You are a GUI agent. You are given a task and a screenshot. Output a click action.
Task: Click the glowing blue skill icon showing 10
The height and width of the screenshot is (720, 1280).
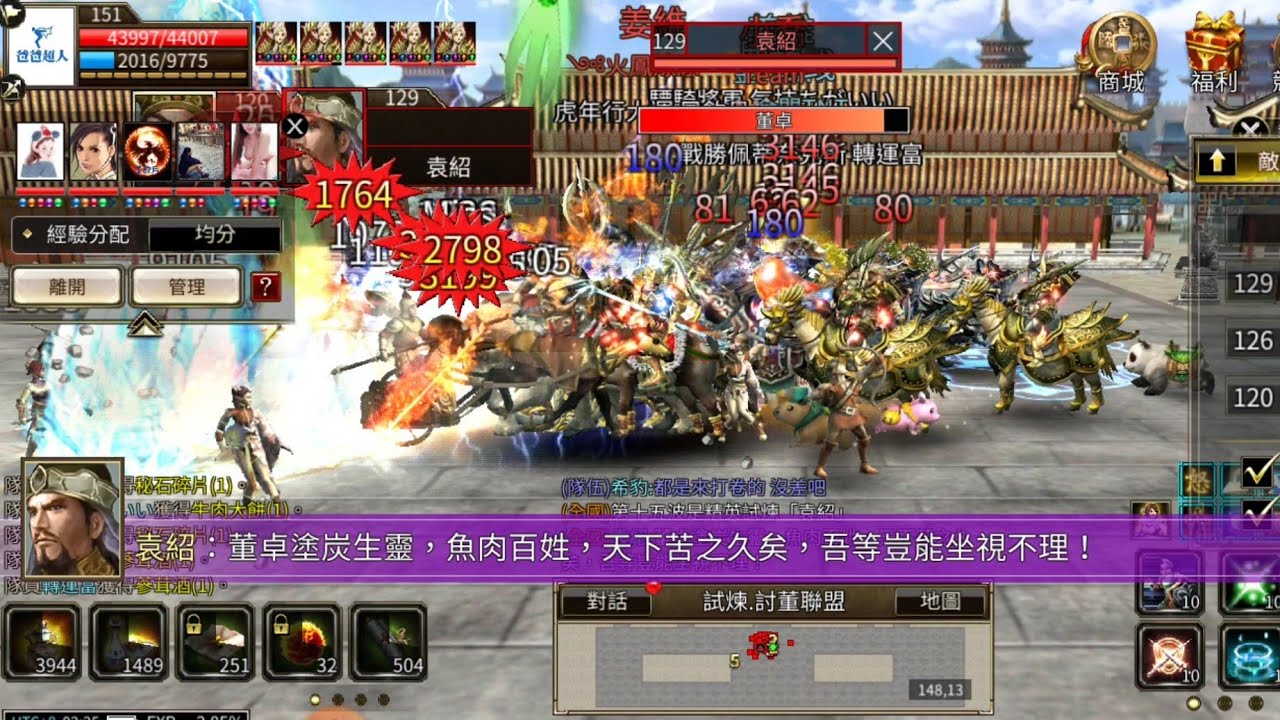[1248, 655]
